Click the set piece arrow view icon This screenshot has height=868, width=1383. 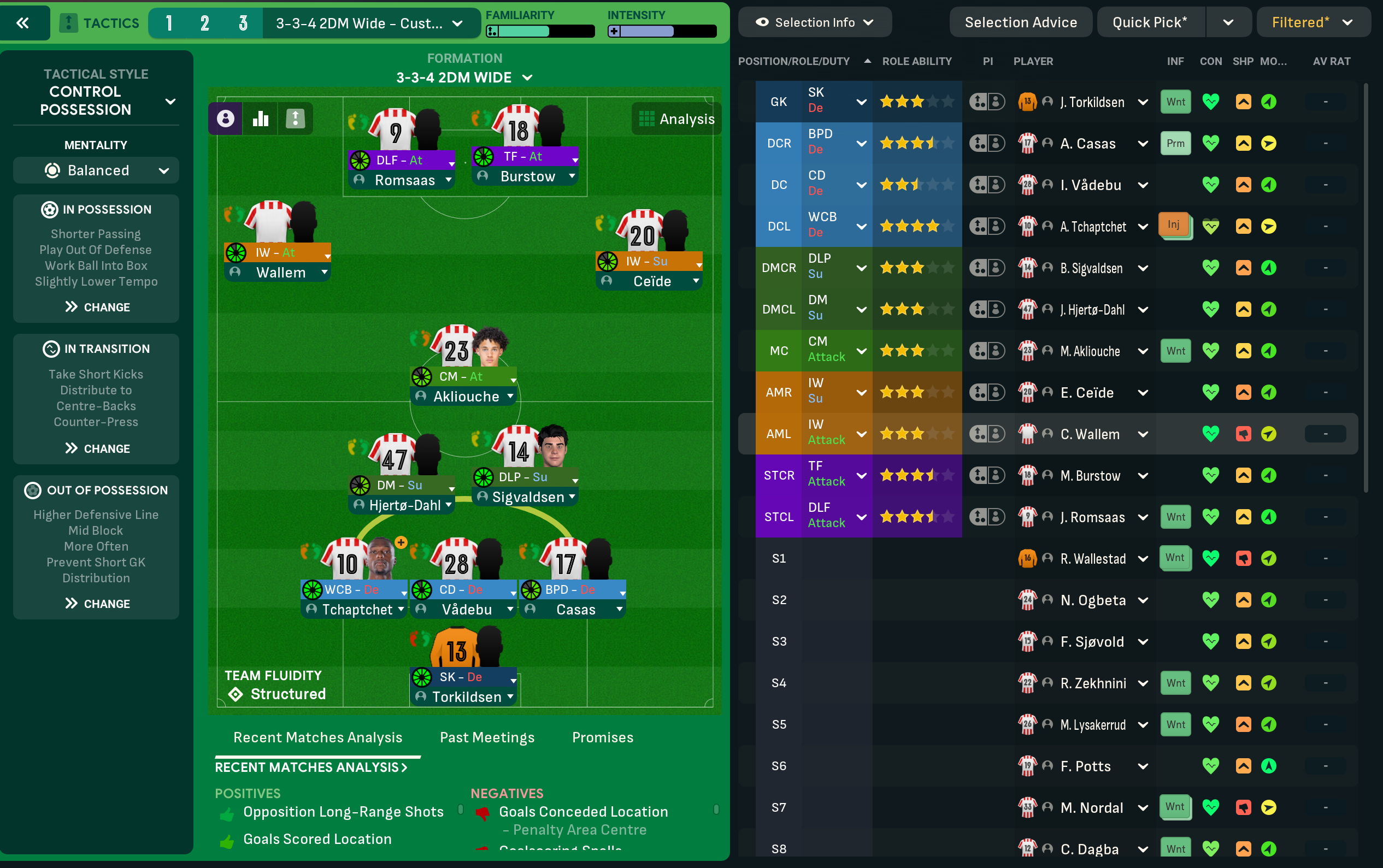(x=295, y=118)
